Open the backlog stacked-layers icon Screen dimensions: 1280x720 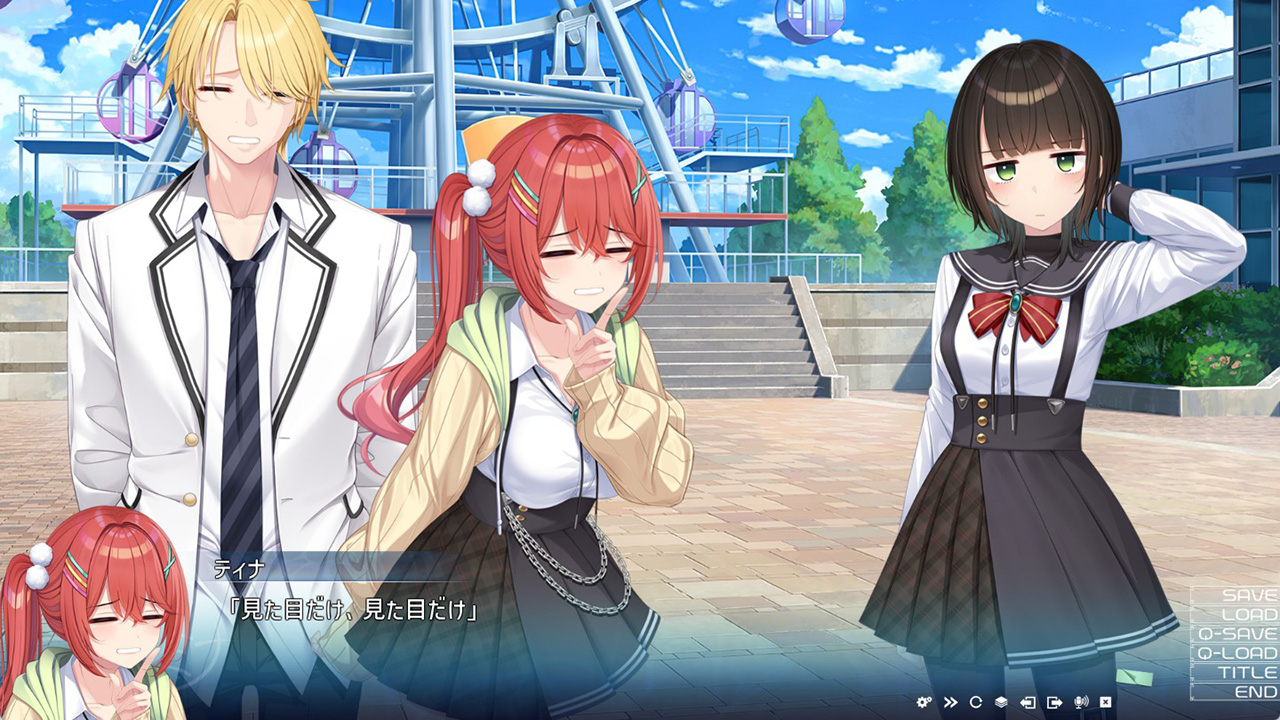point(1001,702)
